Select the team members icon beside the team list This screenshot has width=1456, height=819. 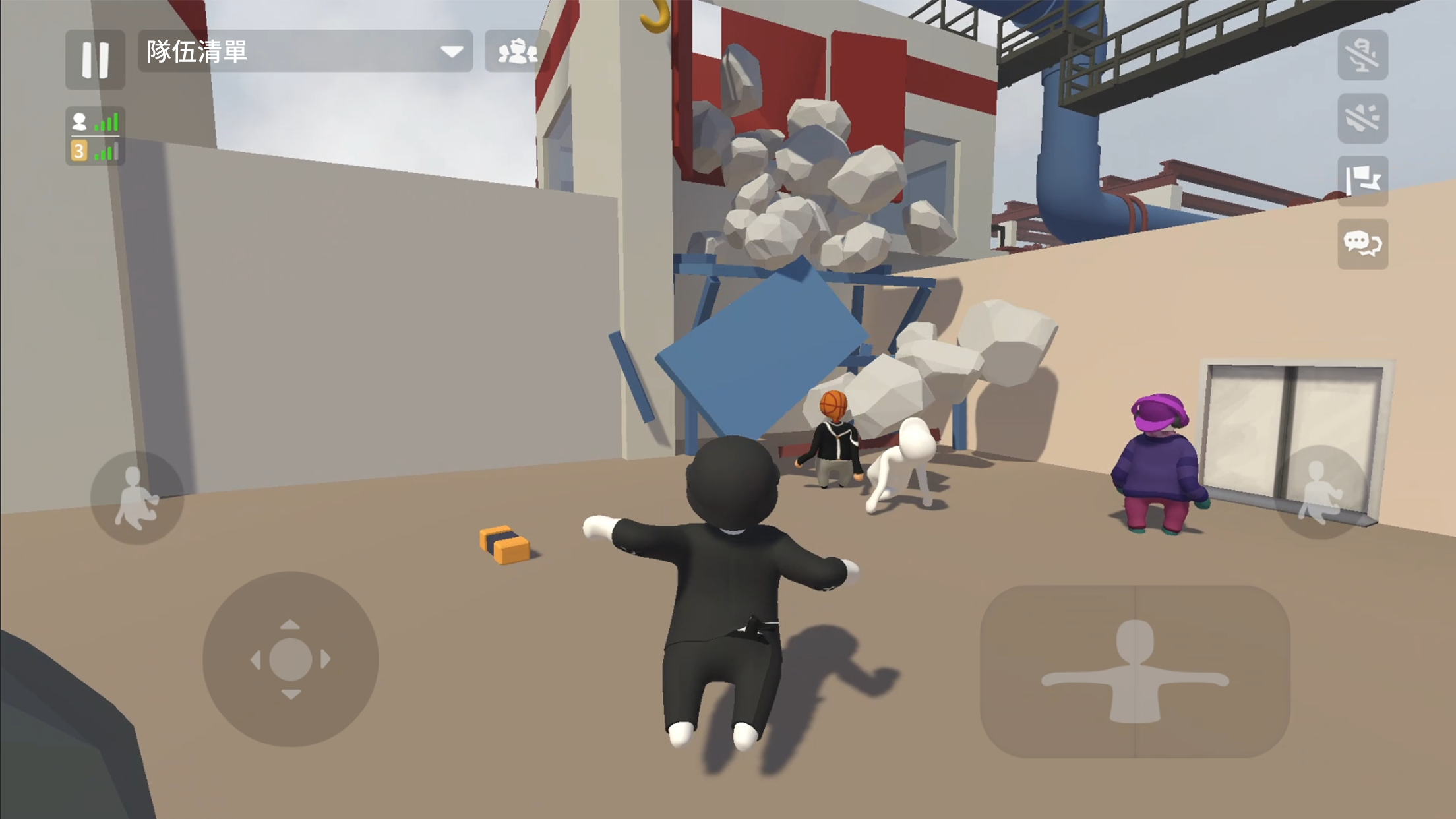pyautogui.click(x=518, y=52)
